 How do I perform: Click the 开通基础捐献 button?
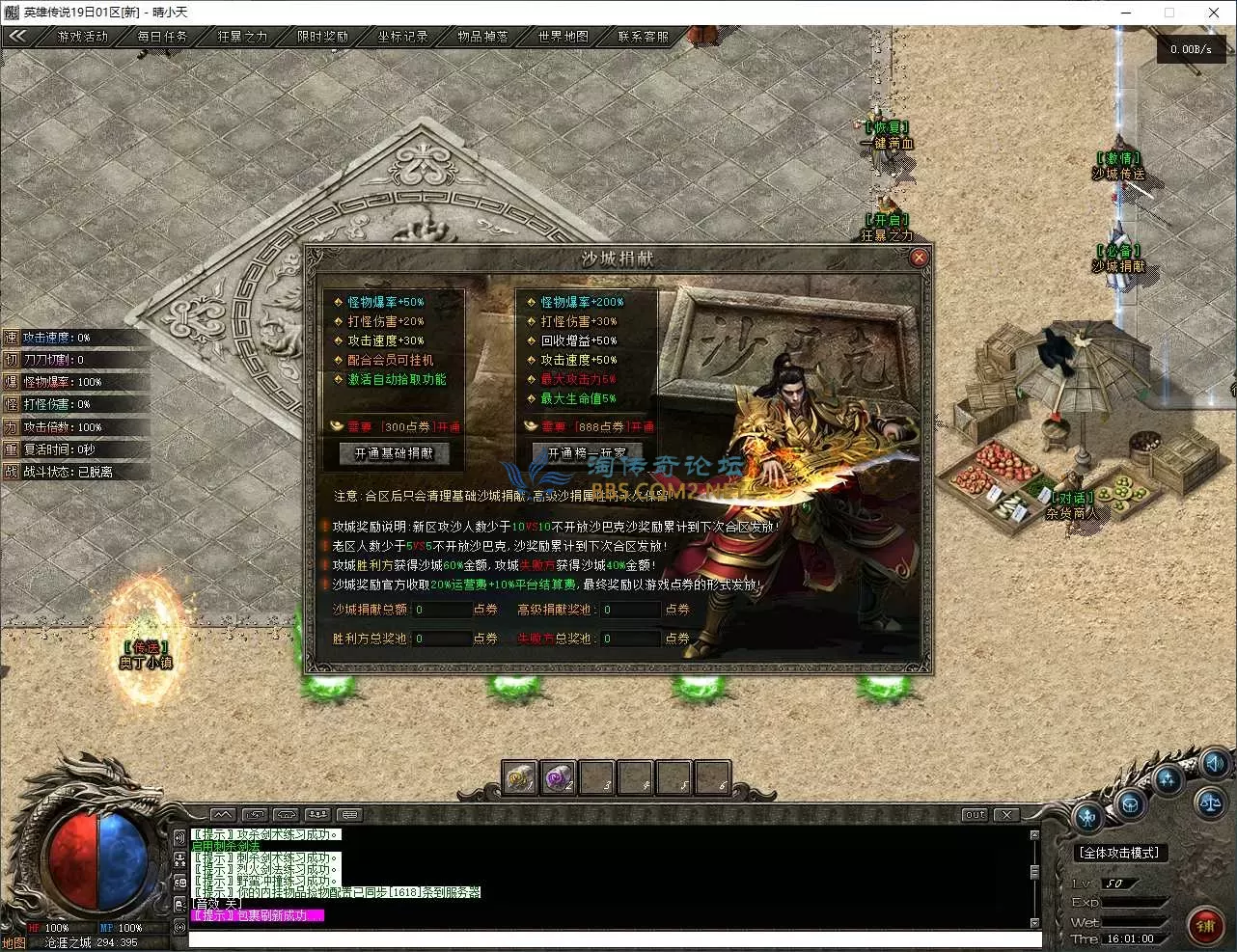[x=393, y=453]
